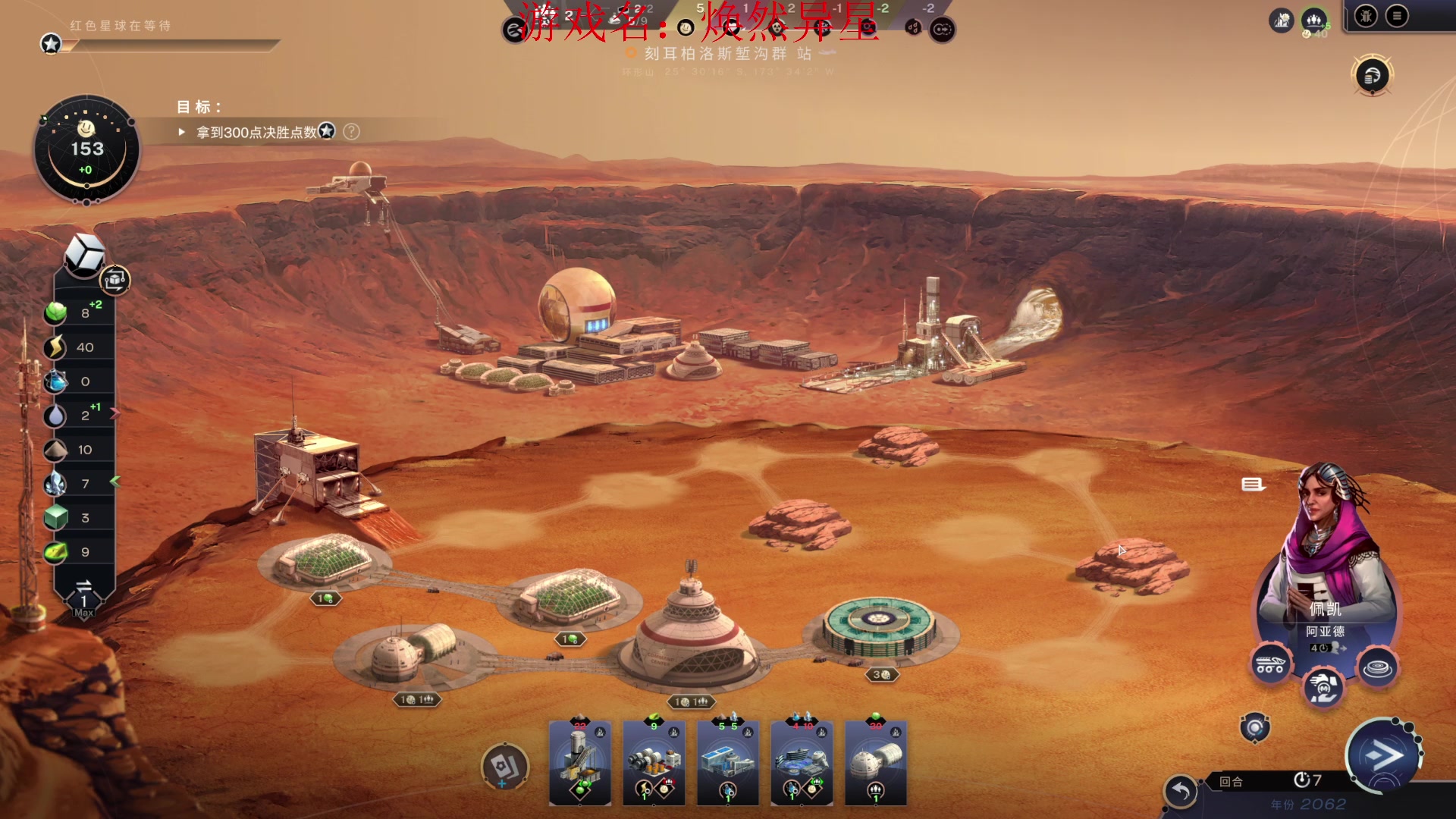
Task: Select the mine building card costing 22
Action: [x=580, y=762]
